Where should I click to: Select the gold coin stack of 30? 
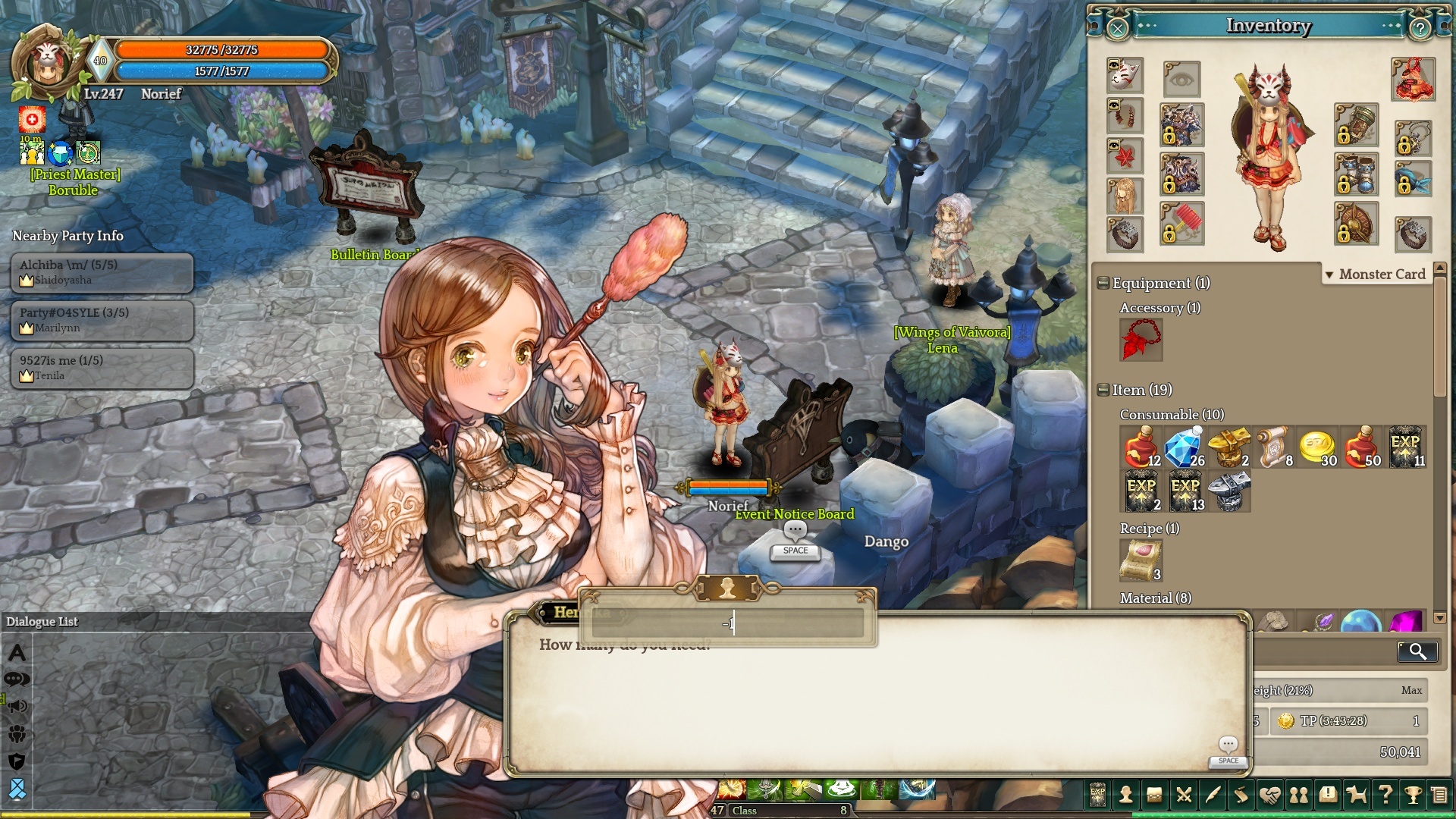pyautogui.click(x=1317, y=447)
